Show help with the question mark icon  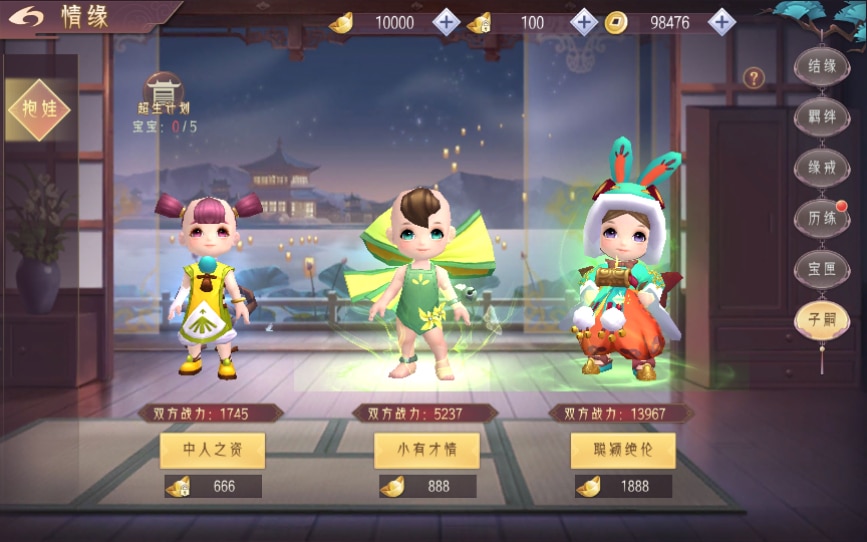[754, 77]
